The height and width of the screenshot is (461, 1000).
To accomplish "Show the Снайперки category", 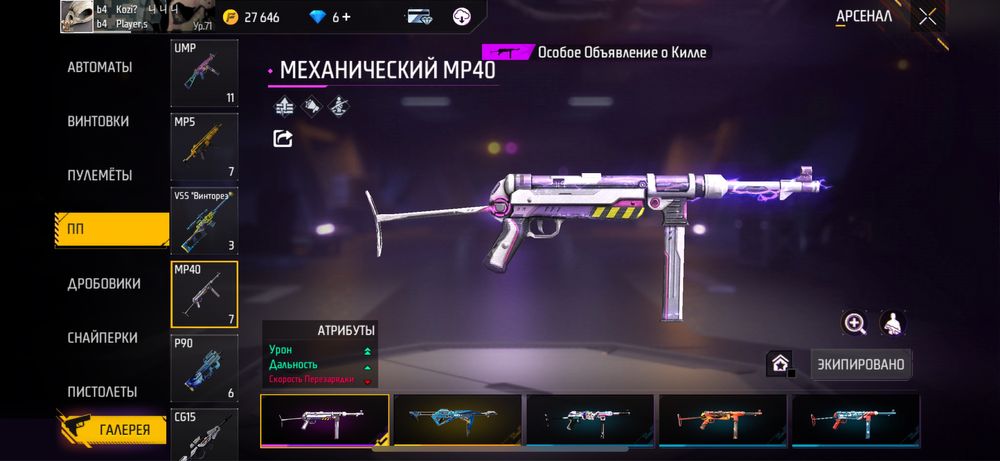I will [102, 337].
